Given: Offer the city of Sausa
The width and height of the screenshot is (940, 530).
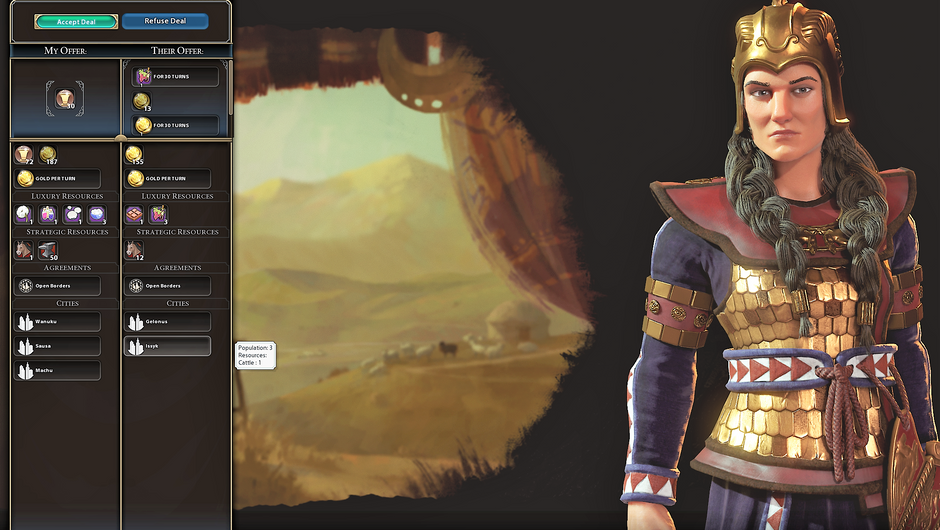Looking at the screenshot, I should [x=57, y=346].
